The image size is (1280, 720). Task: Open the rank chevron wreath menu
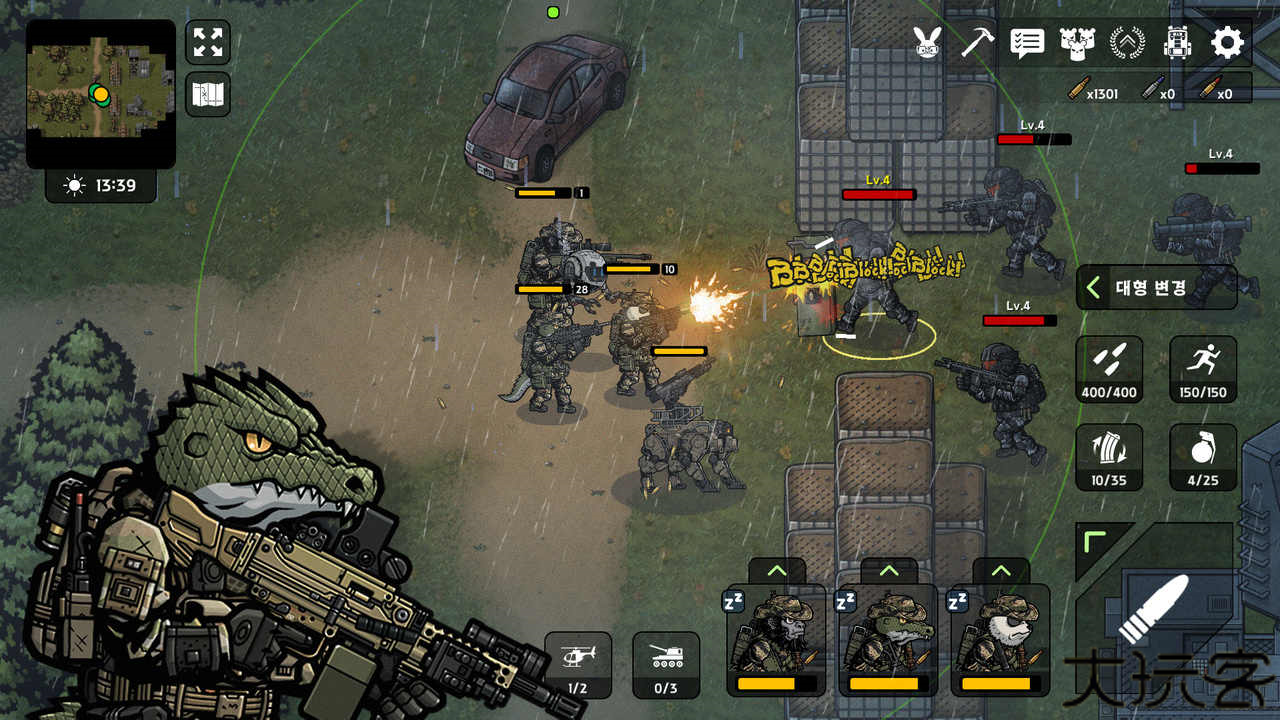click(x=1127, y=43)
